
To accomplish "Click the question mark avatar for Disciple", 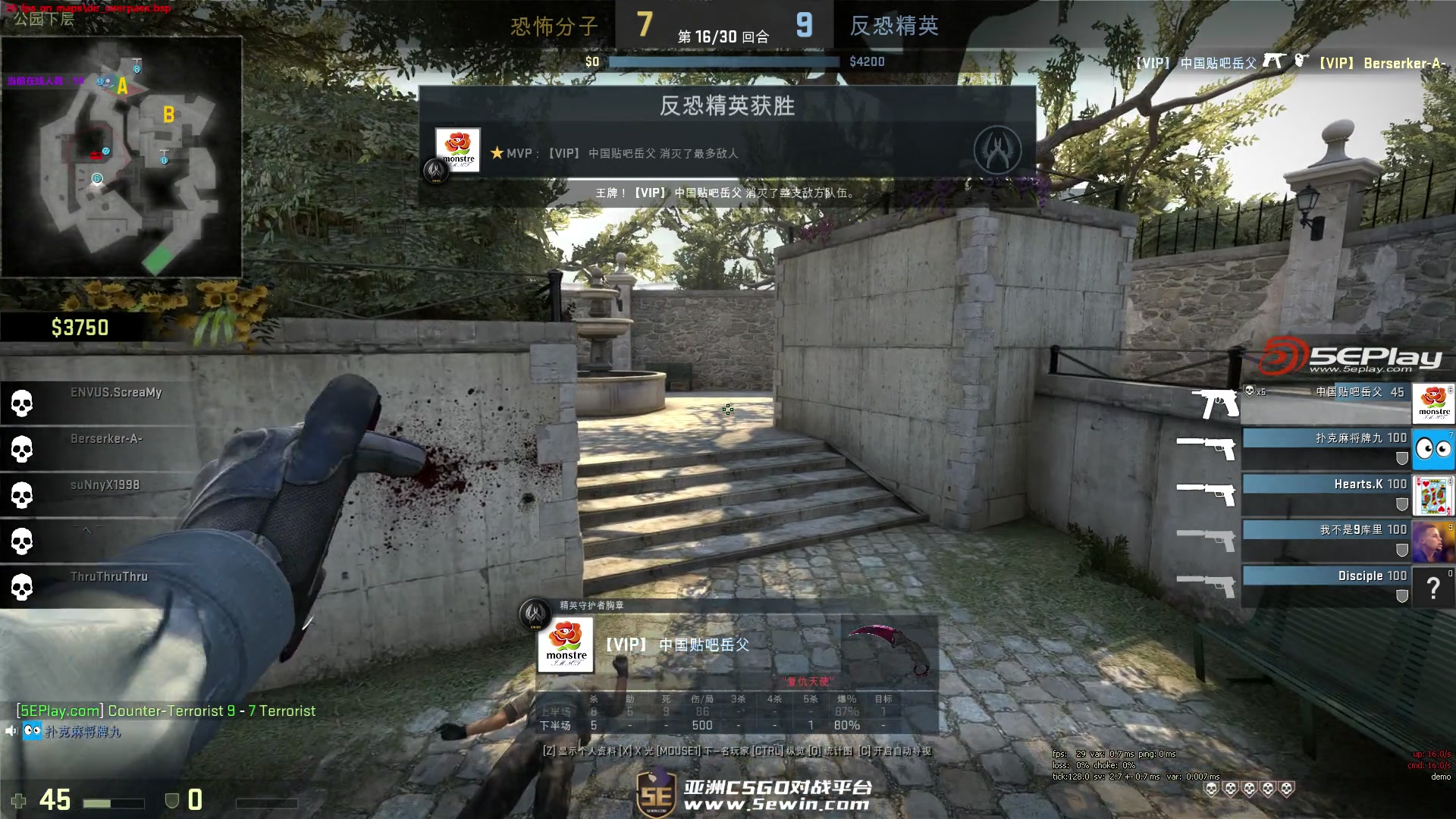I will [x=1433, y=587].
